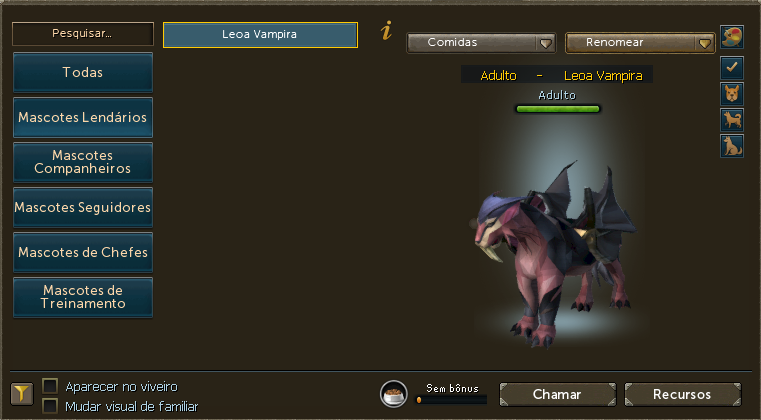Select the Leoa Vampira pet entry

(260, 34)
